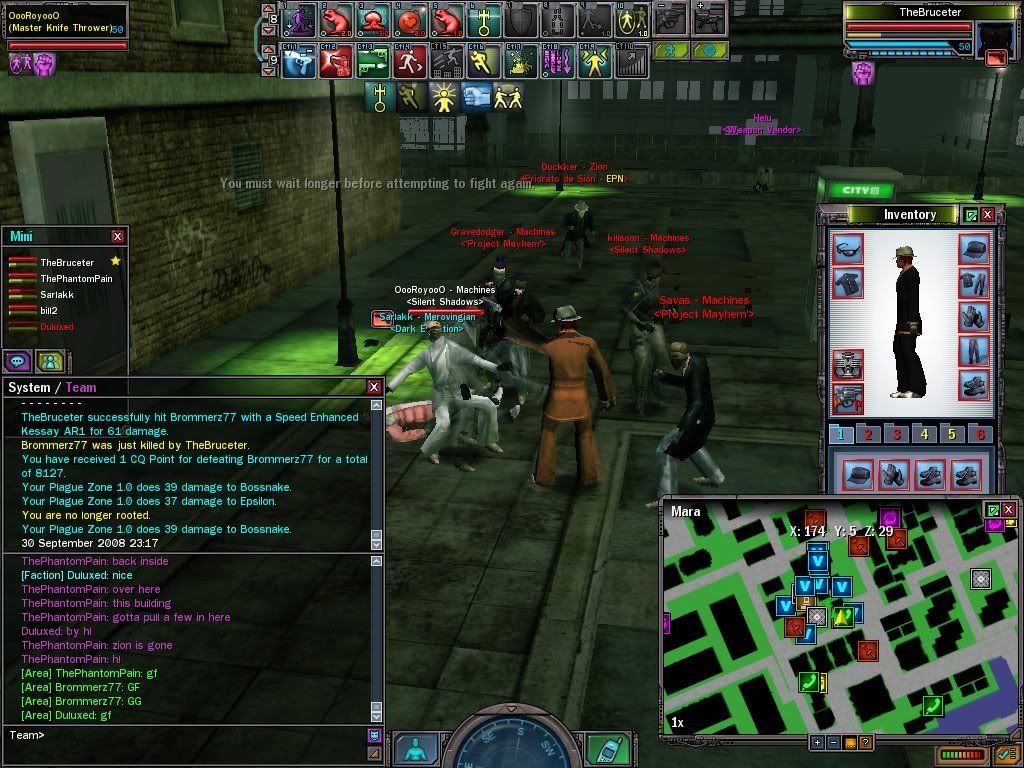This screenshot has height=768, width=1024.
Task: Zoom in the map with plus button
Action: click(817, 742)
